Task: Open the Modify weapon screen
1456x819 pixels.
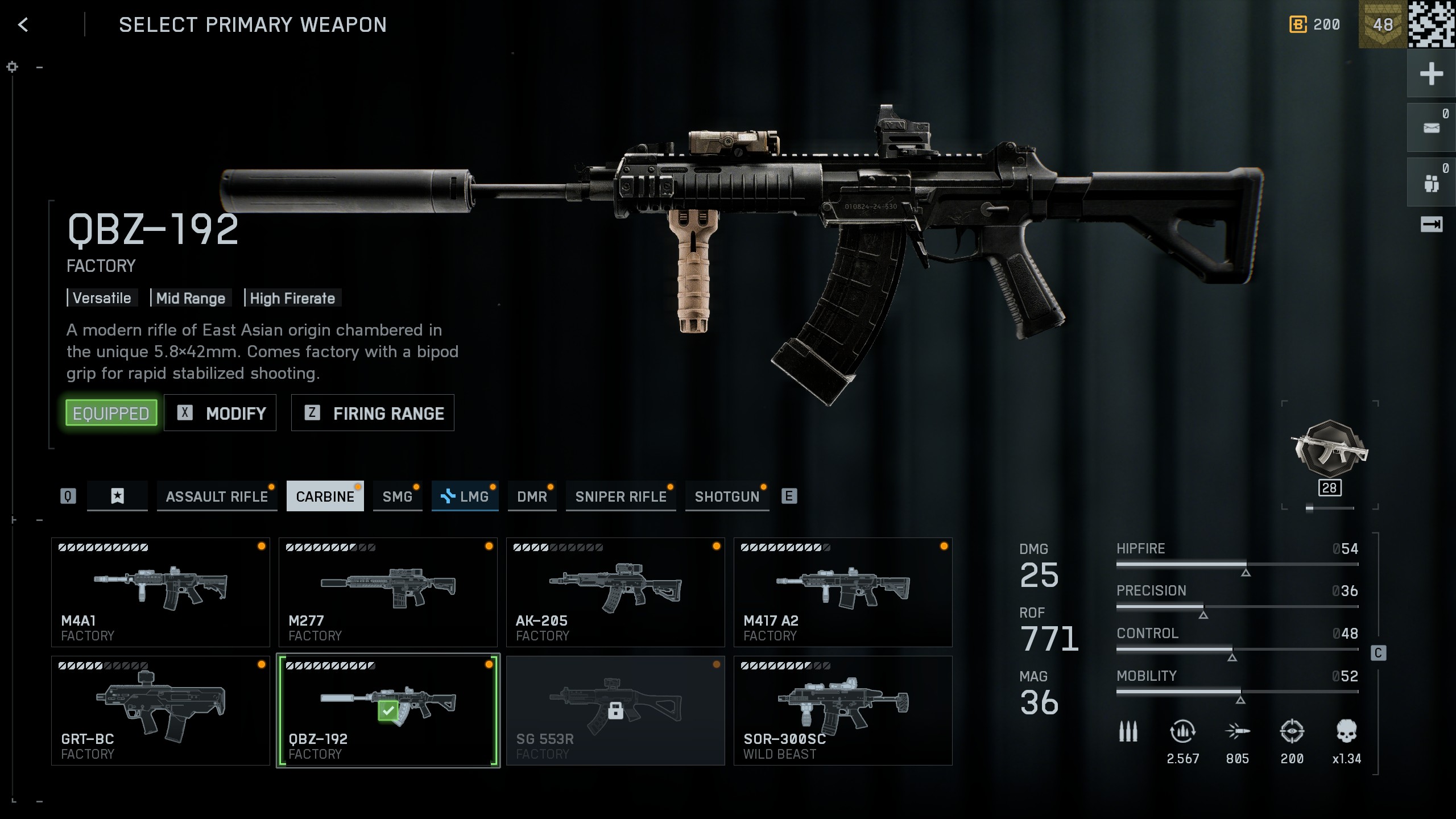Action: coord(220,413)
